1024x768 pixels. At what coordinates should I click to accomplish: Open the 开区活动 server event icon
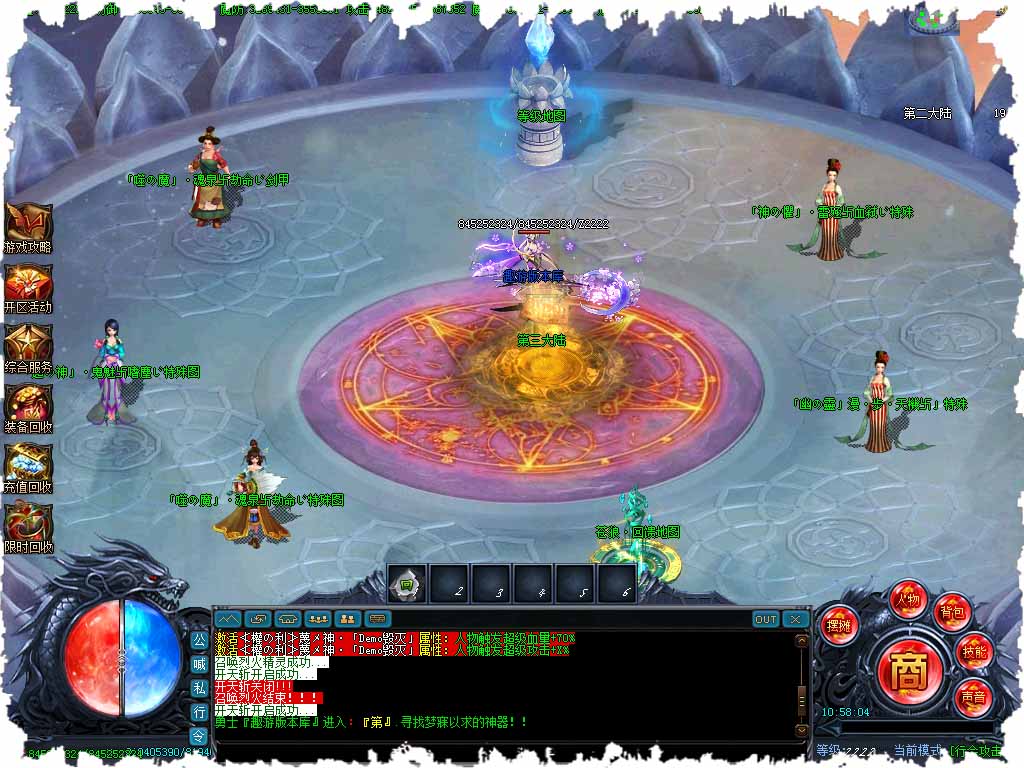tap(28, 284)
